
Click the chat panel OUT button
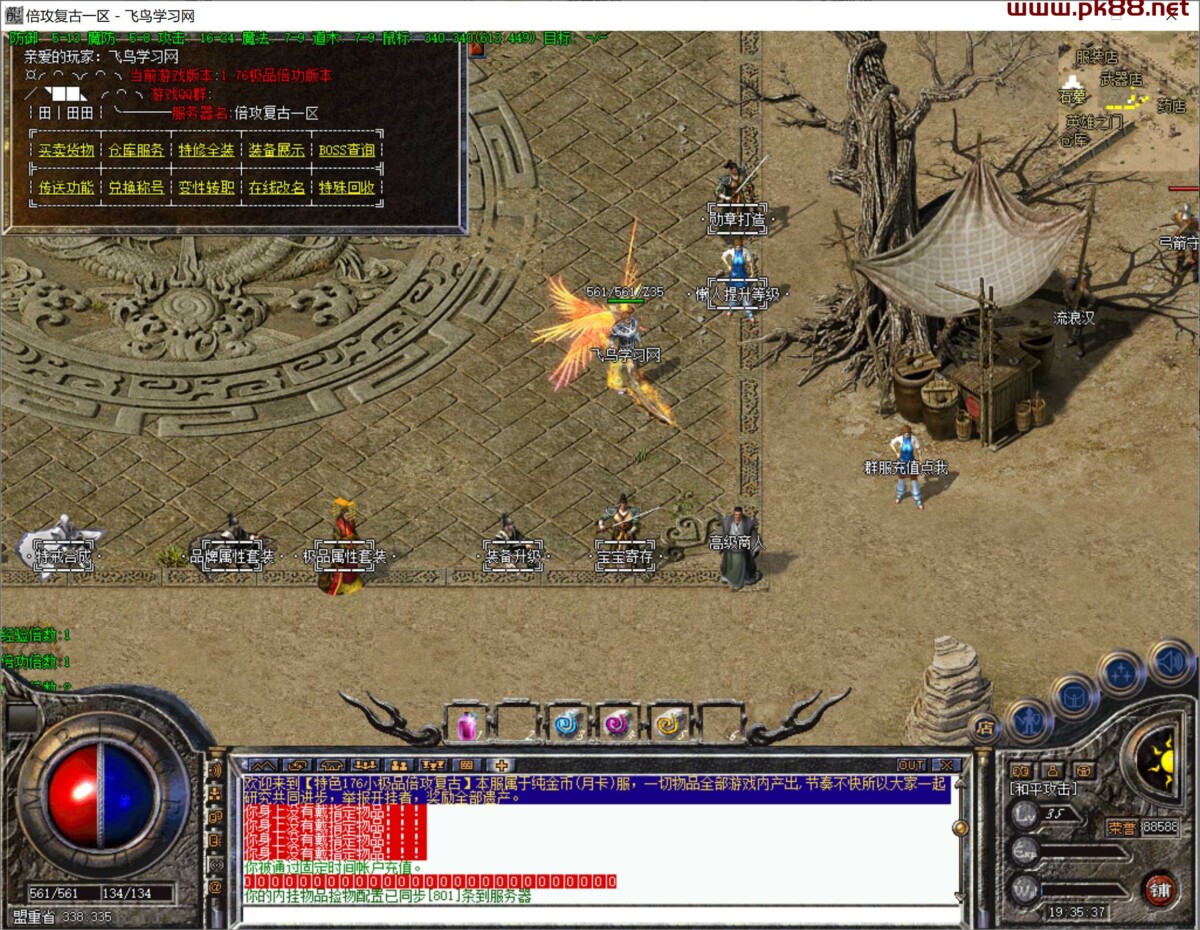911,765
